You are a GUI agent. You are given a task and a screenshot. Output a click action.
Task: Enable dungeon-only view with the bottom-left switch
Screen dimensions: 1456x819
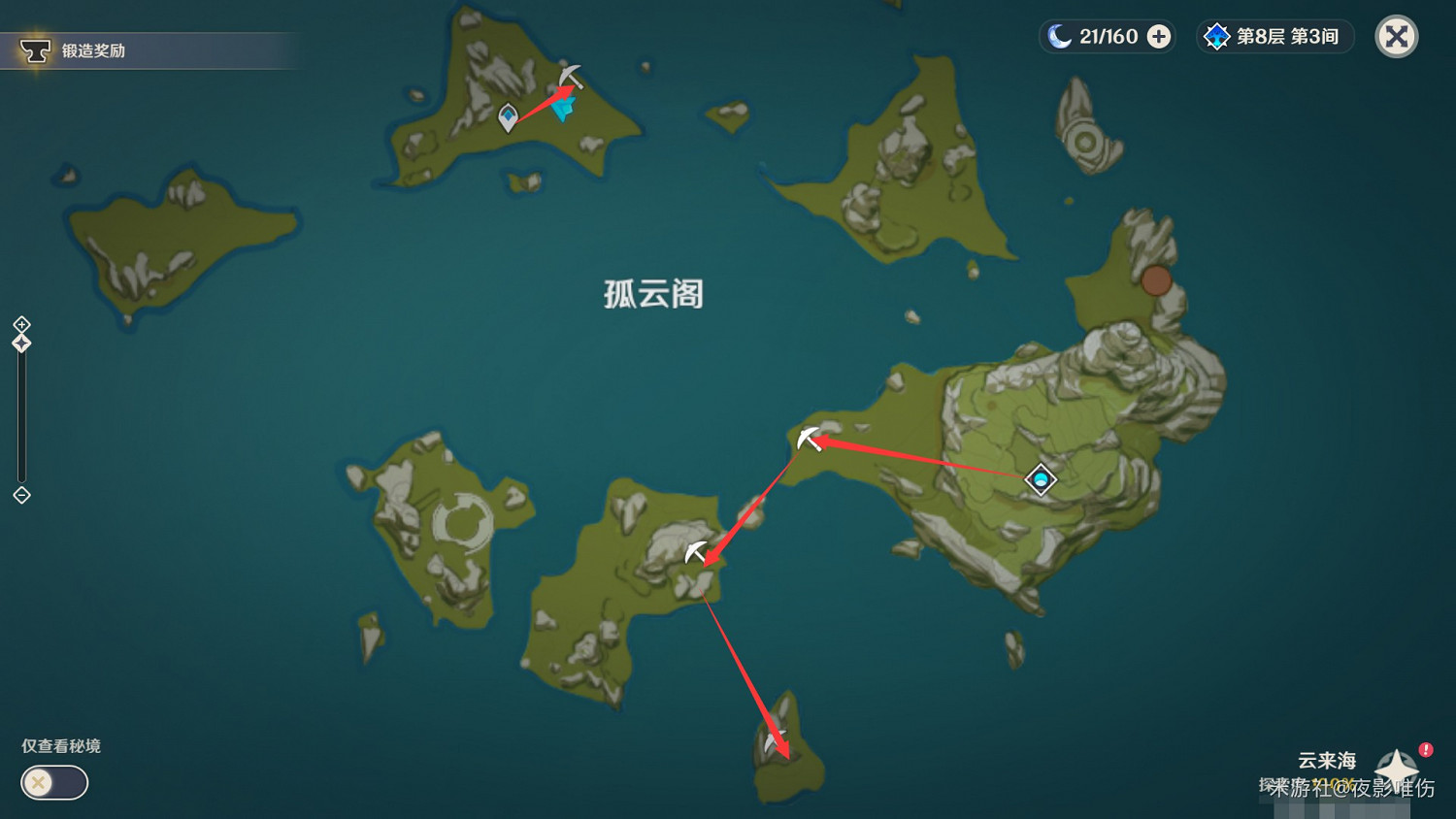point(53,783)
